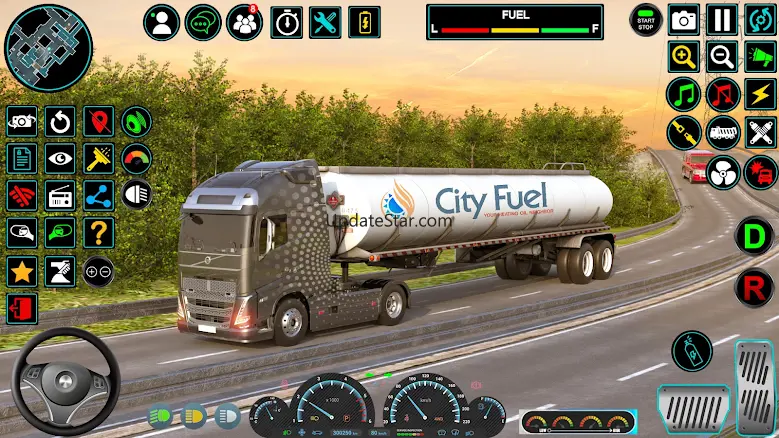Shift into Reverse with the R button
The height and width of the screenshot is (438, 779).
pyautogui.click(x=754, y=289)
